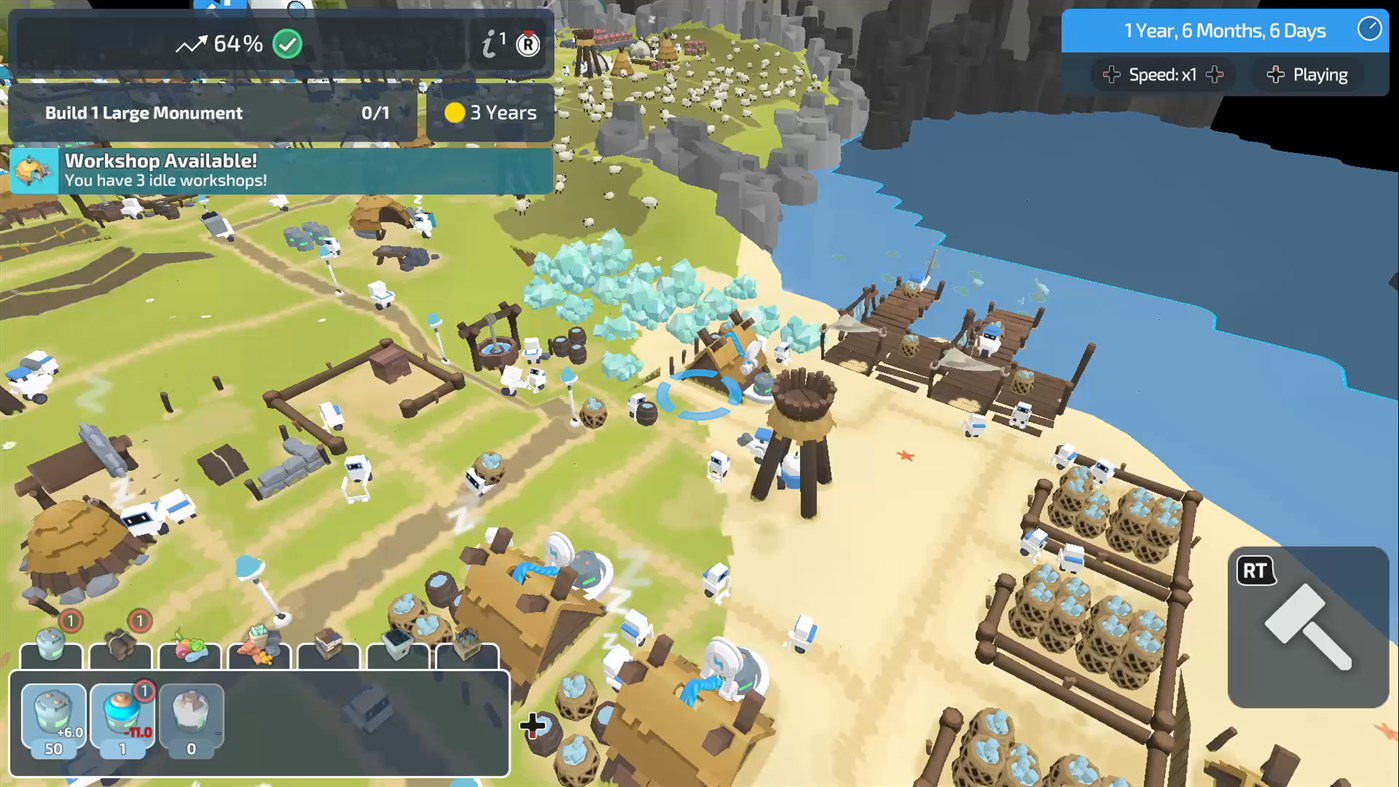1399x787 pixels.
Task: Click the workshop icon on the notification banner
Action: coord(33,170)
